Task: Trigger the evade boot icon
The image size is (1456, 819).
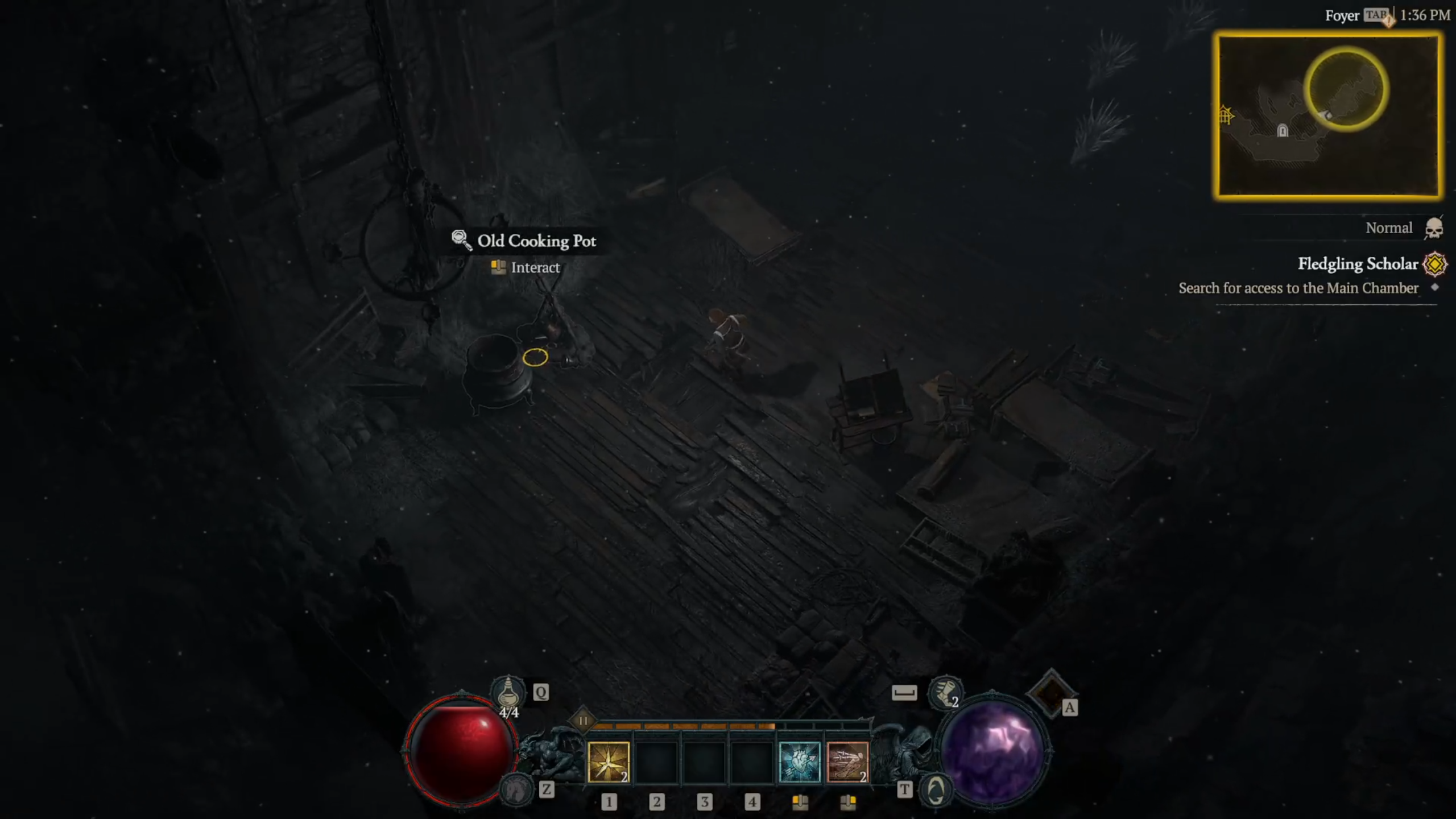Action: (x=945, y=693)
